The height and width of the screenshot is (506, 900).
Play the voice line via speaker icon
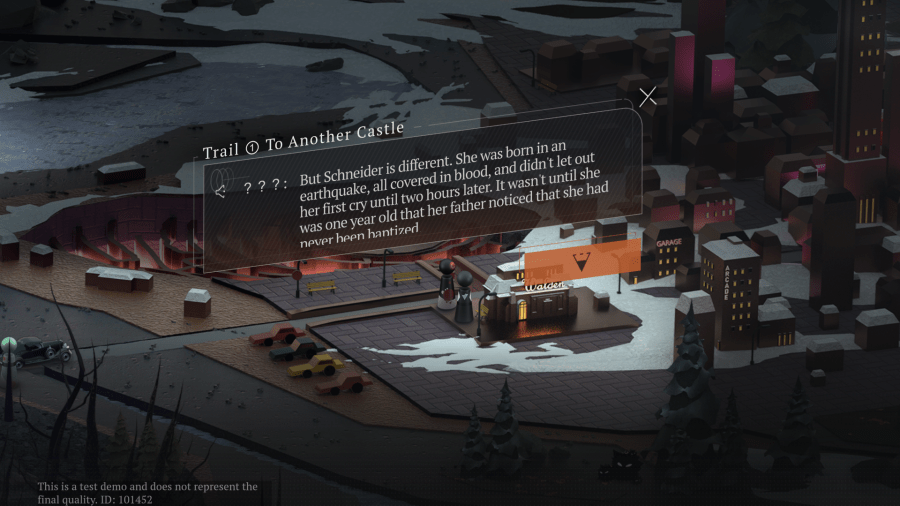click(221, 188)
